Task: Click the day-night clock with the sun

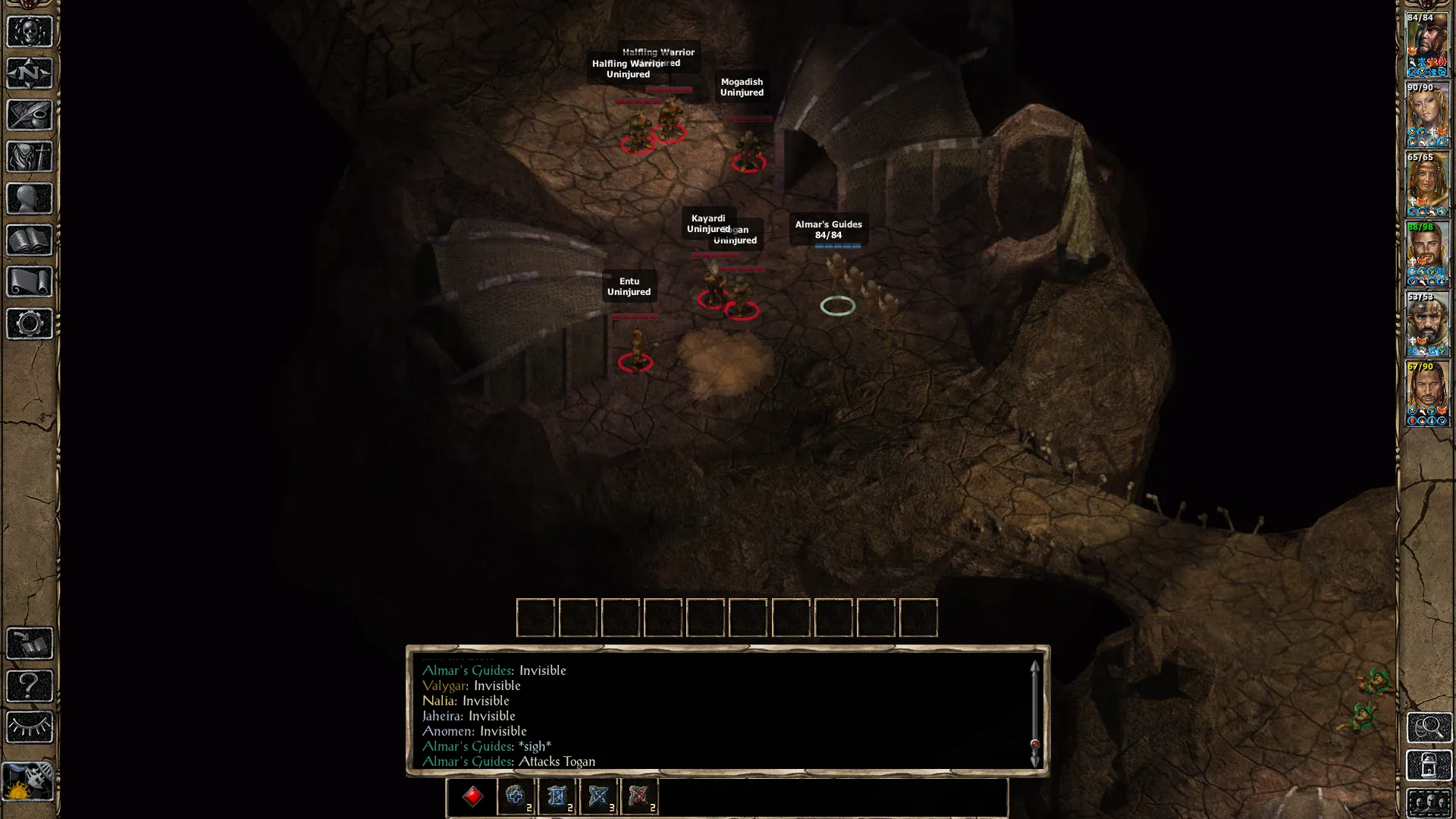Action: pos(29,781)
